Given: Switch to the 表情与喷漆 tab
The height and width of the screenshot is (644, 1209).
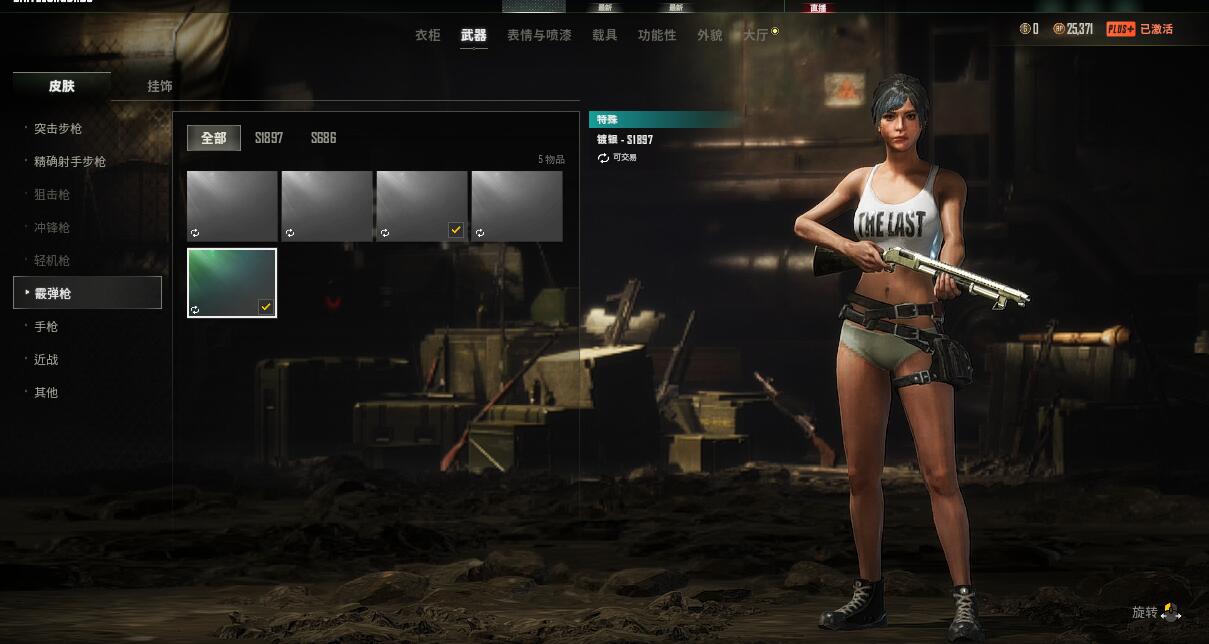Looking at the screenshot, I should pos(539,35).
